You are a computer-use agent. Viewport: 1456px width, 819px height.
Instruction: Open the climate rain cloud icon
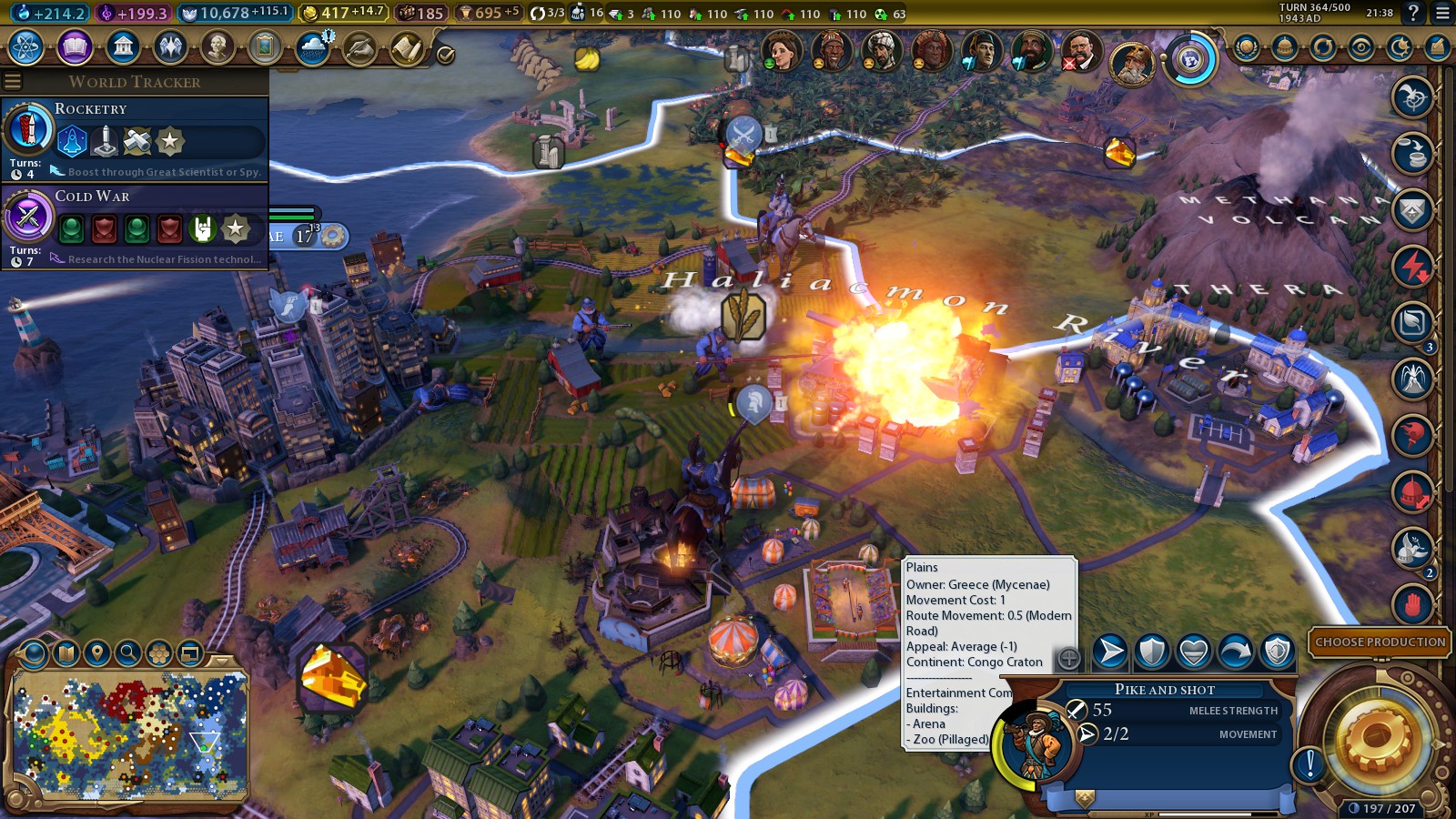313,47
